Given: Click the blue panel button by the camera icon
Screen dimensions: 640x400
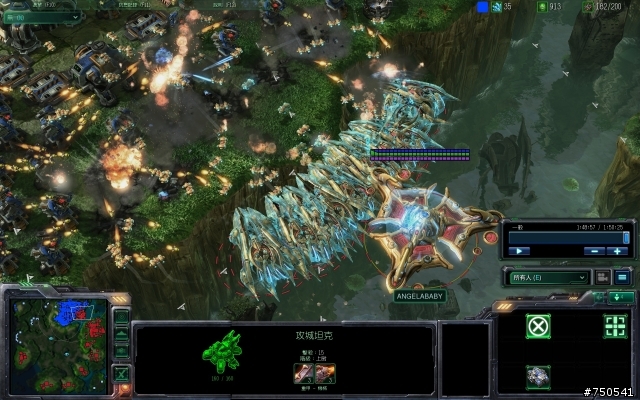Looking at the screenshot, I should [x=622, y=277].
